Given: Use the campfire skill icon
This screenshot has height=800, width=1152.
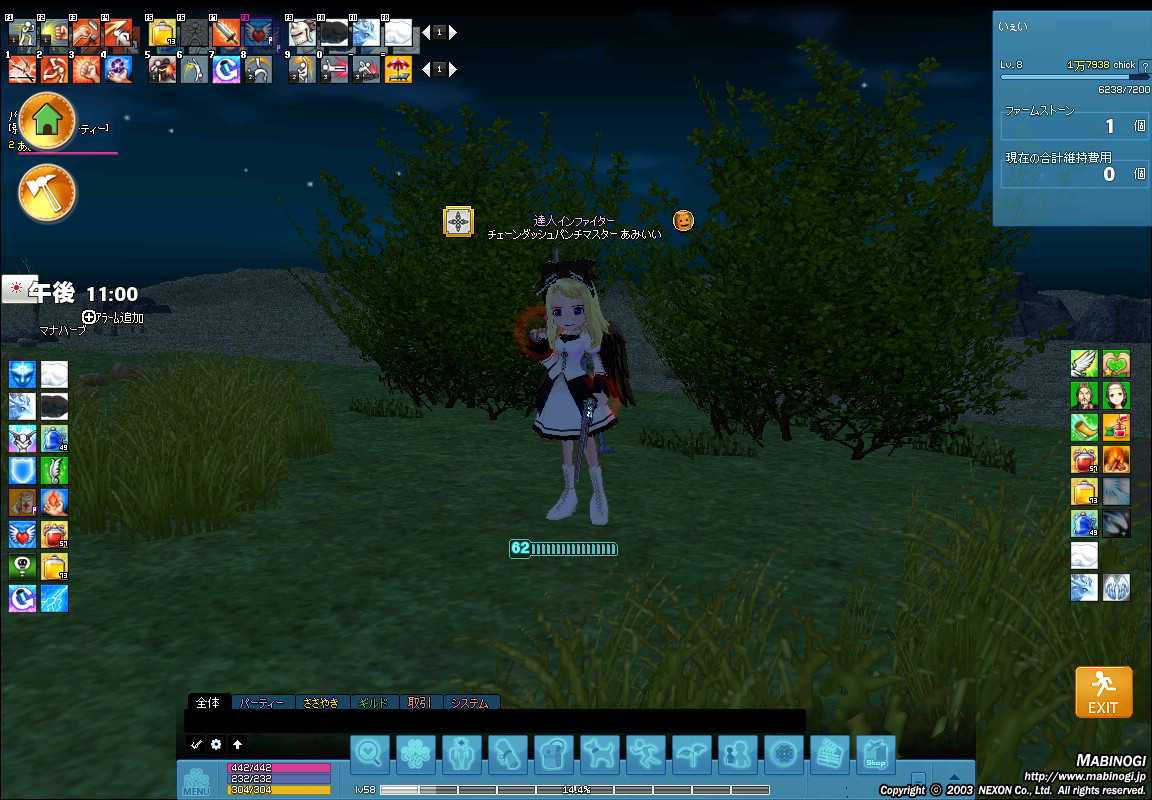Looking at the screenshot, I should (1116, 458).
